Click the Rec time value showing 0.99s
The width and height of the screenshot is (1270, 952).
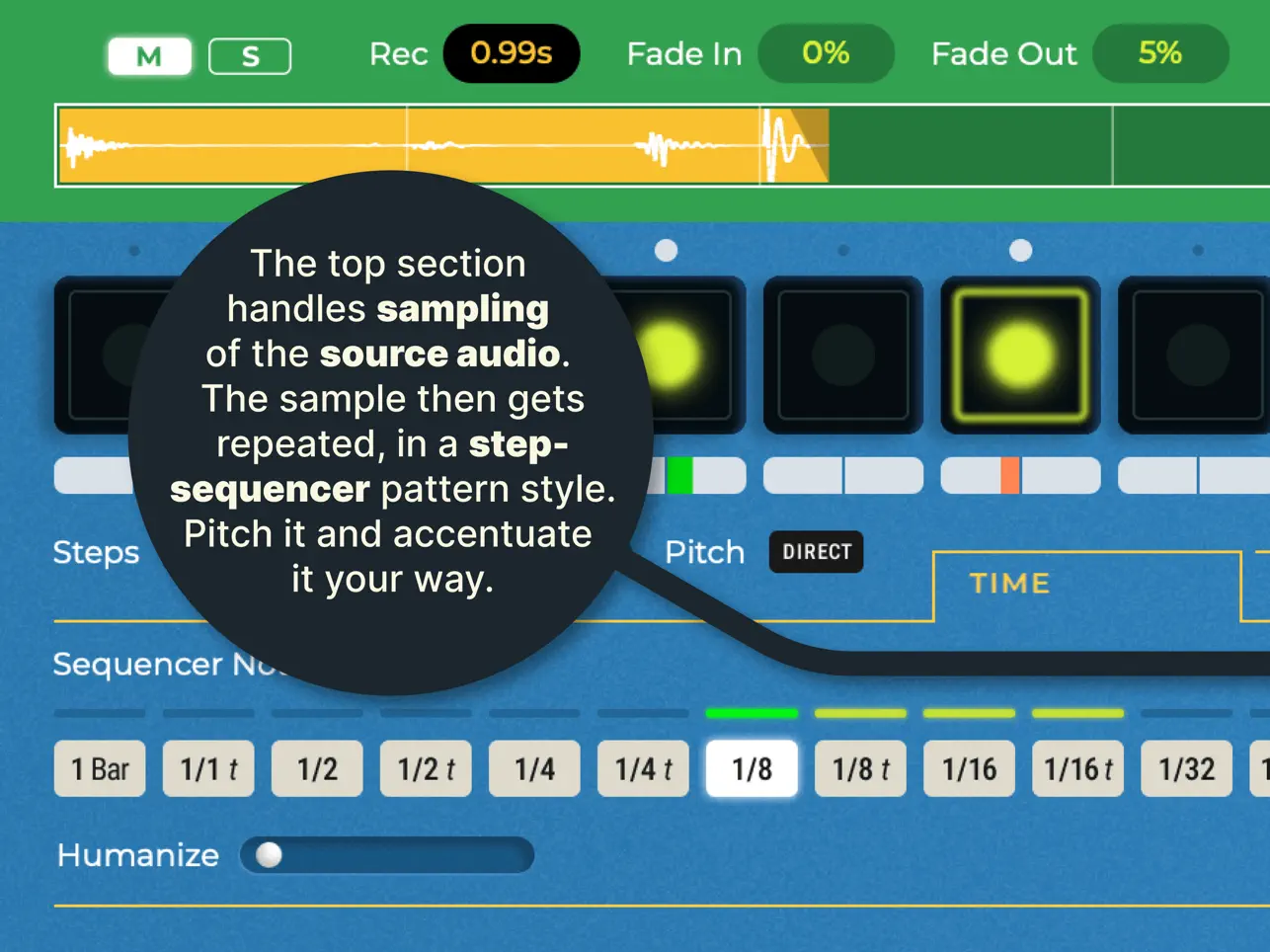tap(511, 54)
